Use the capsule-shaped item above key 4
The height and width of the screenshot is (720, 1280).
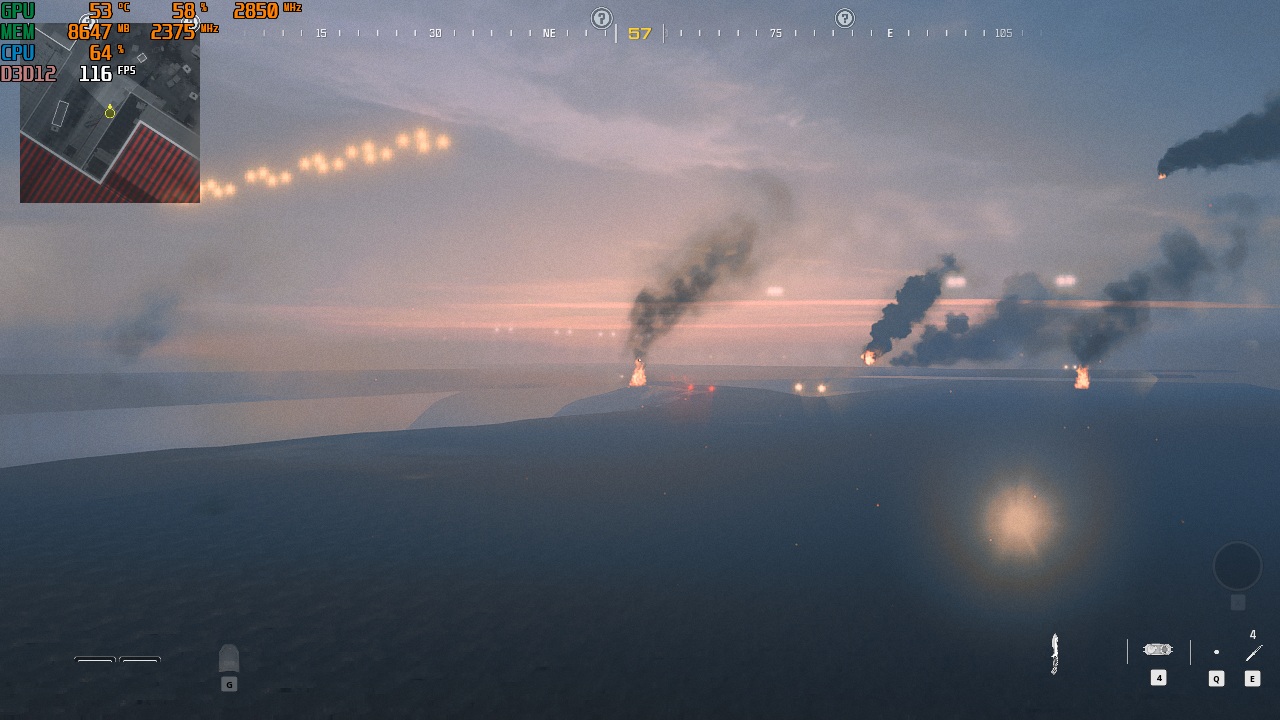click(x=1158, y=650)
